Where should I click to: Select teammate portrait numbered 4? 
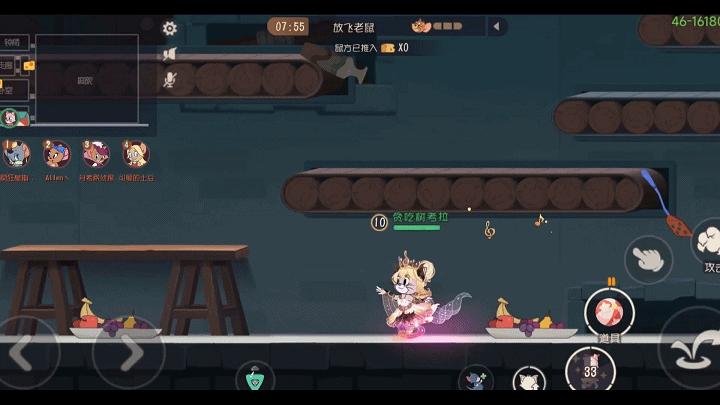click(135, 155)
